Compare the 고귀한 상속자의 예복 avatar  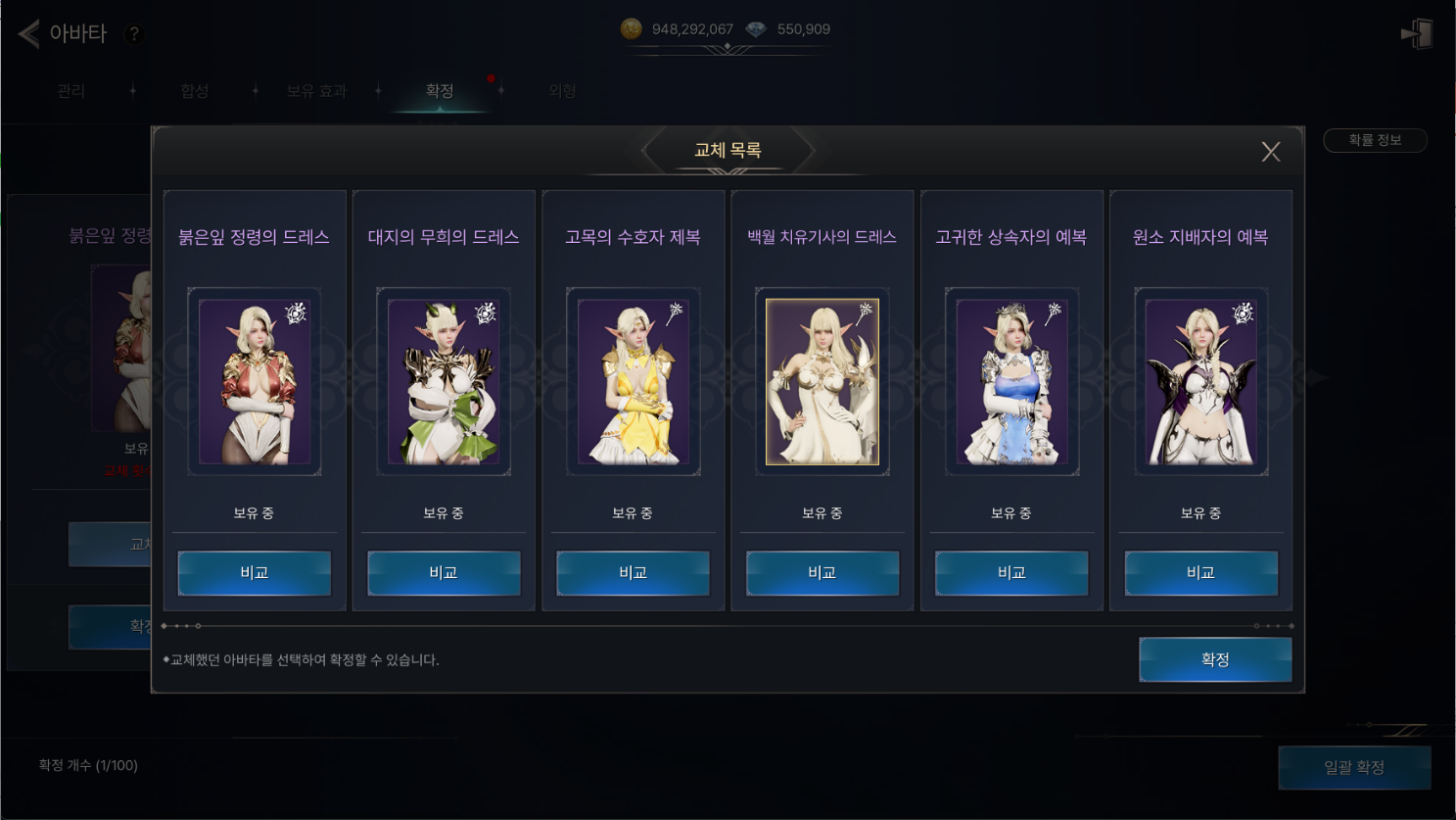[1011, 573]
